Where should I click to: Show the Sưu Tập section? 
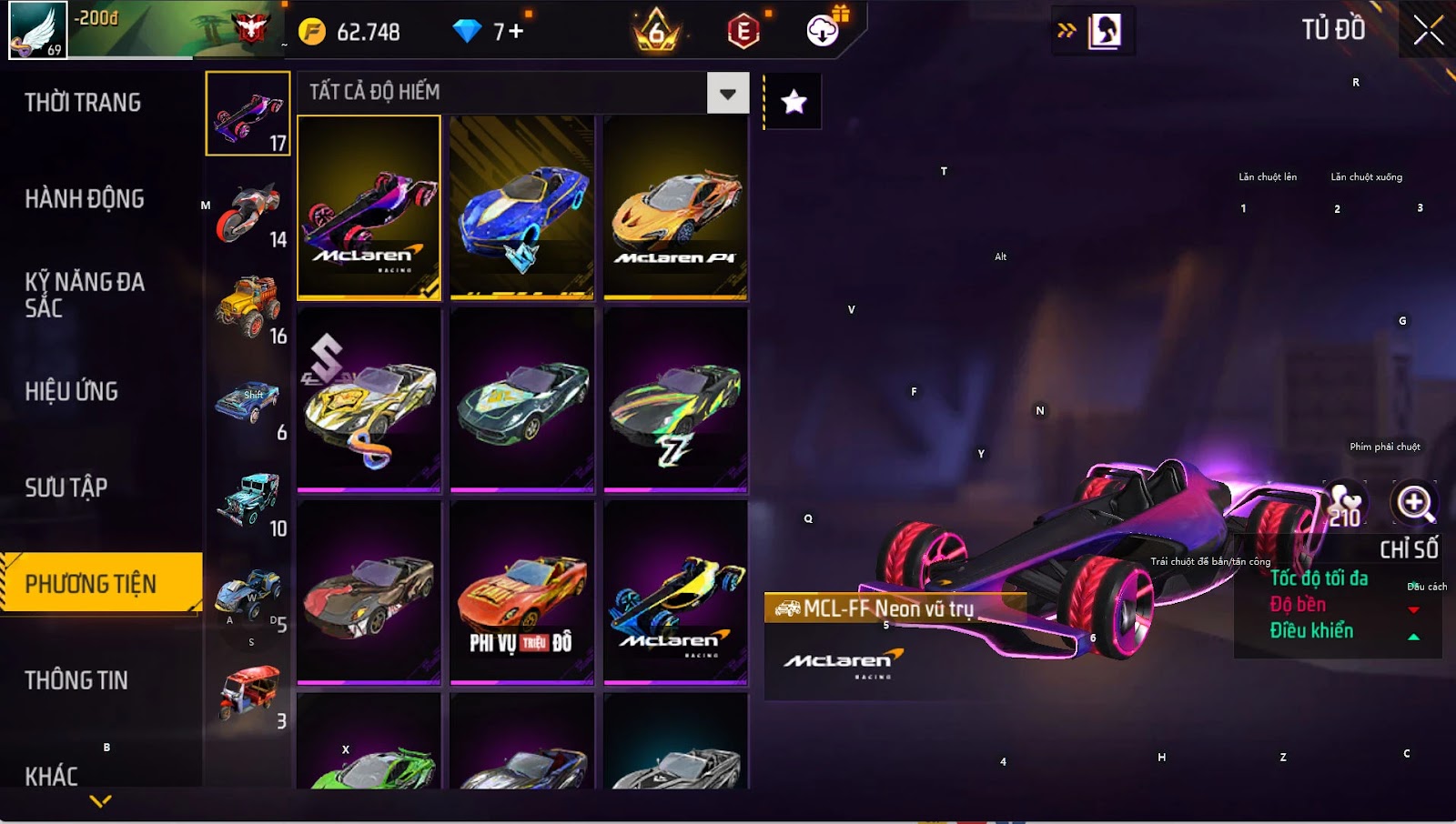(x=66, y=487)
